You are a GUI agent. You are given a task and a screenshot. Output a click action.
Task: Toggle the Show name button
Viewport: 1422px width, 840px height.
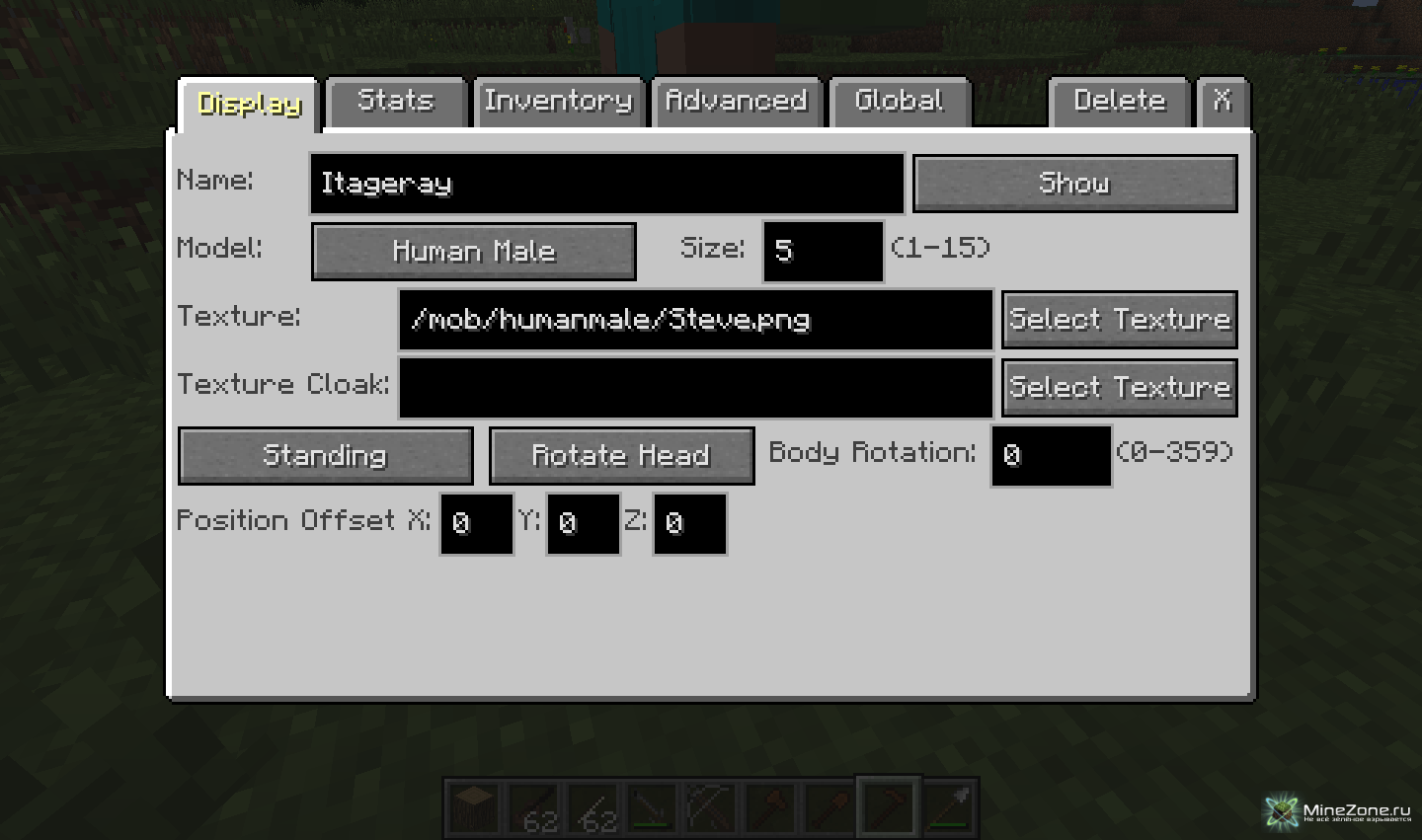click(1074, 184)
